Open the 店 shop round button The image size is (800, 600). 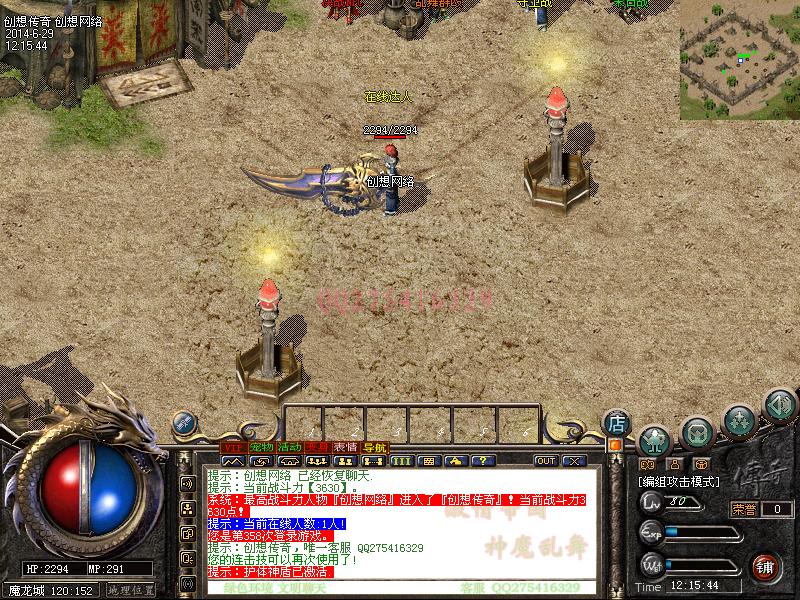(616, 423)
